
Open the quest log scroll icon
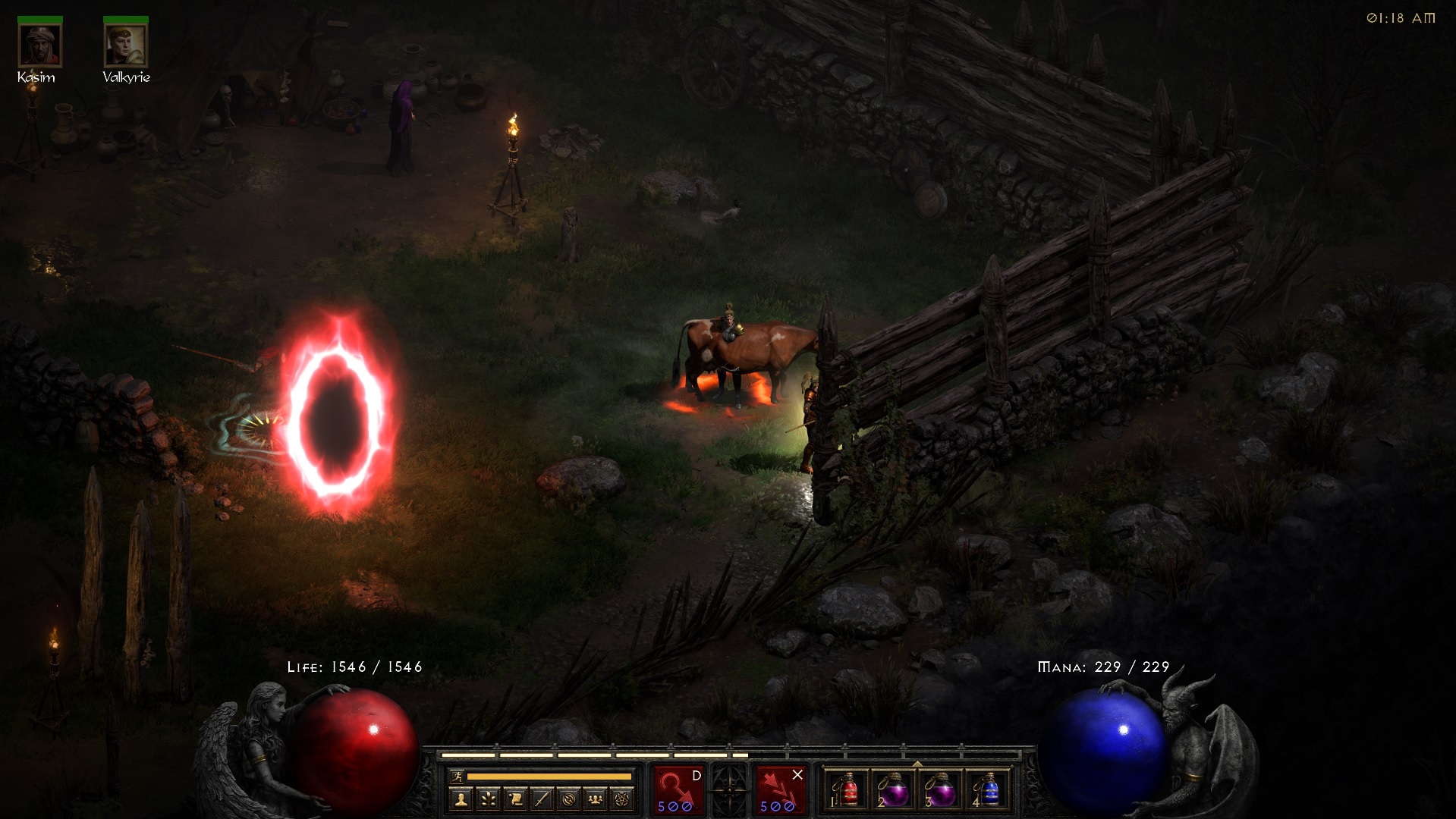[515, 799]
